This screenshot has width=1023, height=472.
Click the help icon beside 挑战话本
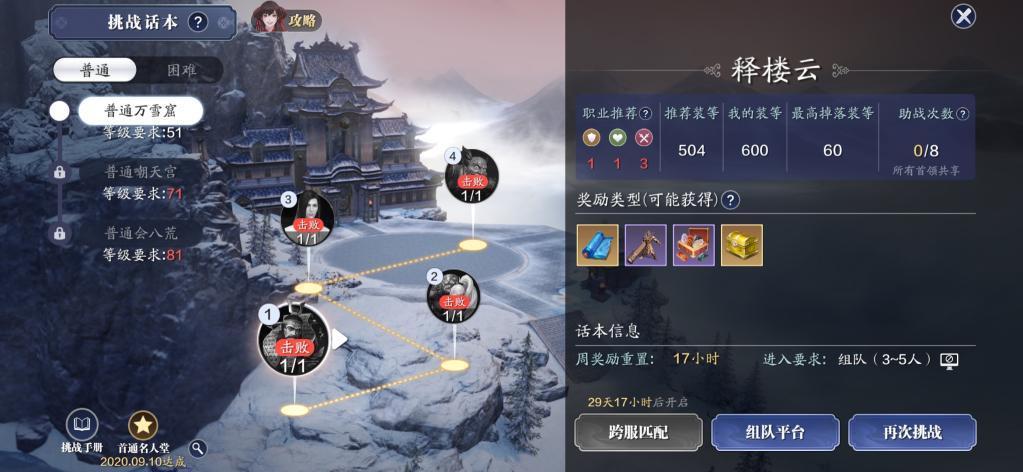tap(198, 22)
